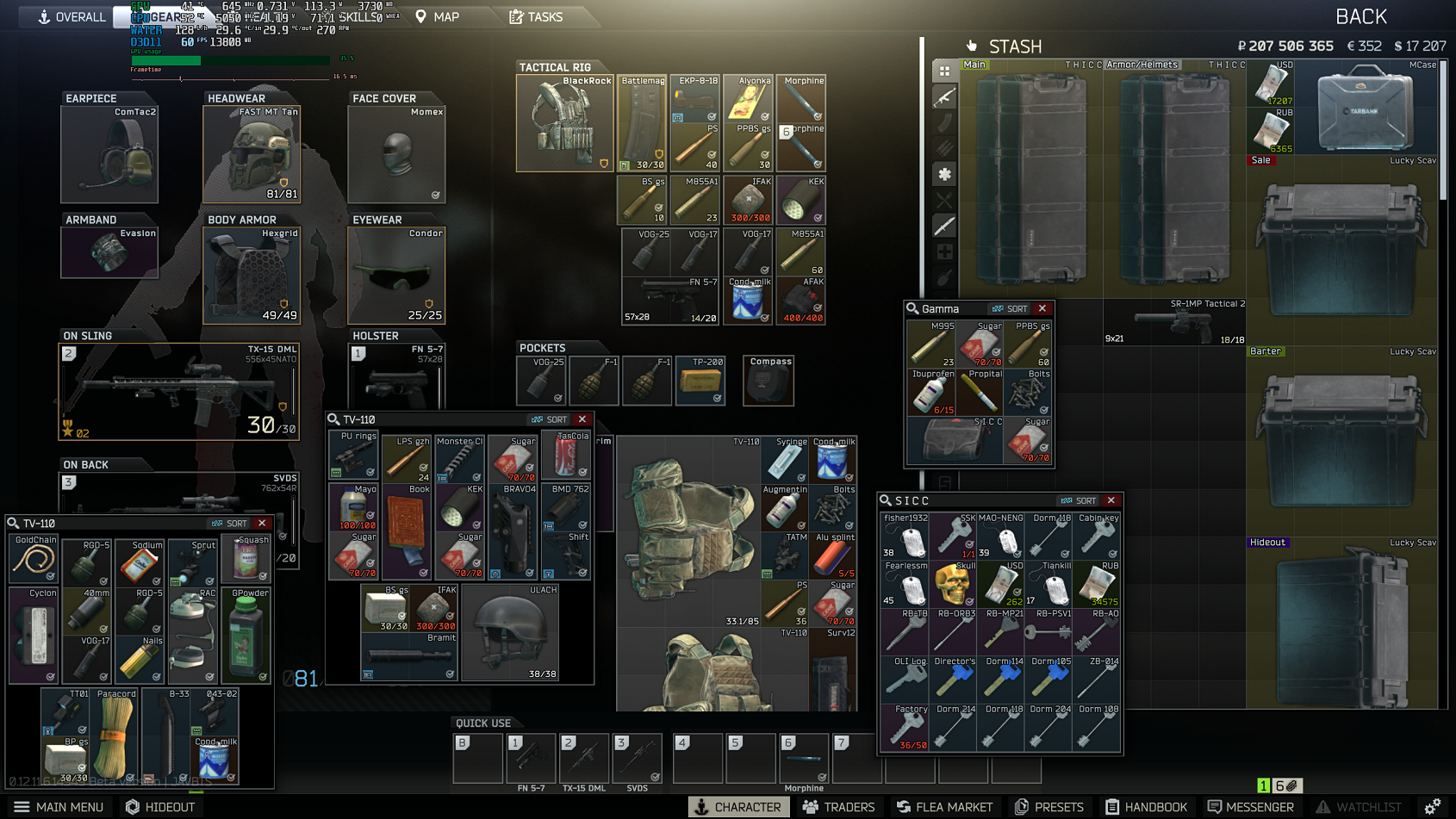Click the sort icon in the TV-110 window header

pyautogui.click(x=549, y=419)
